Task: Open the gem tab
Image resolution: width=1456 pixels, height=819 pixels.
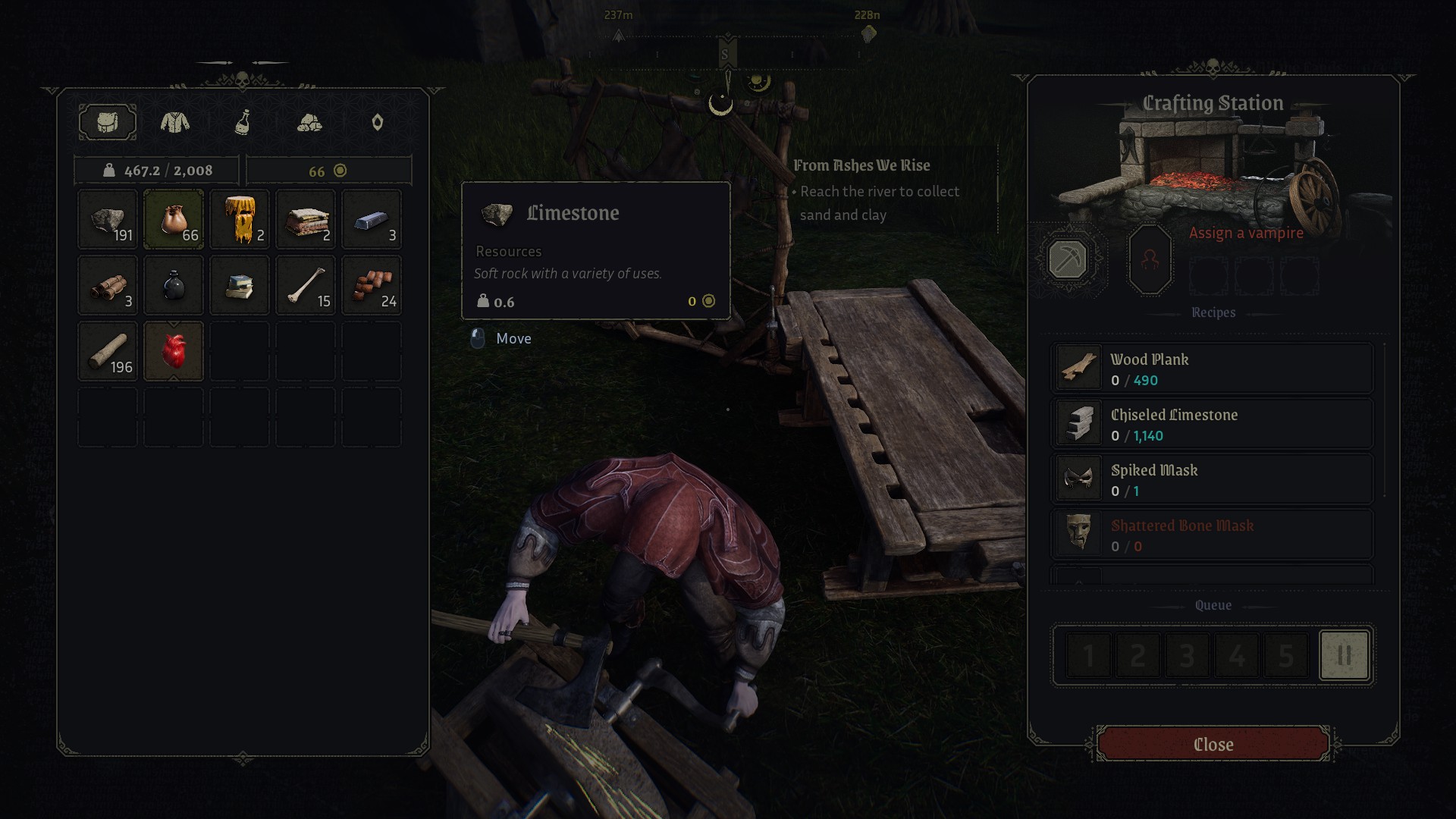Action: coord(377,122)
